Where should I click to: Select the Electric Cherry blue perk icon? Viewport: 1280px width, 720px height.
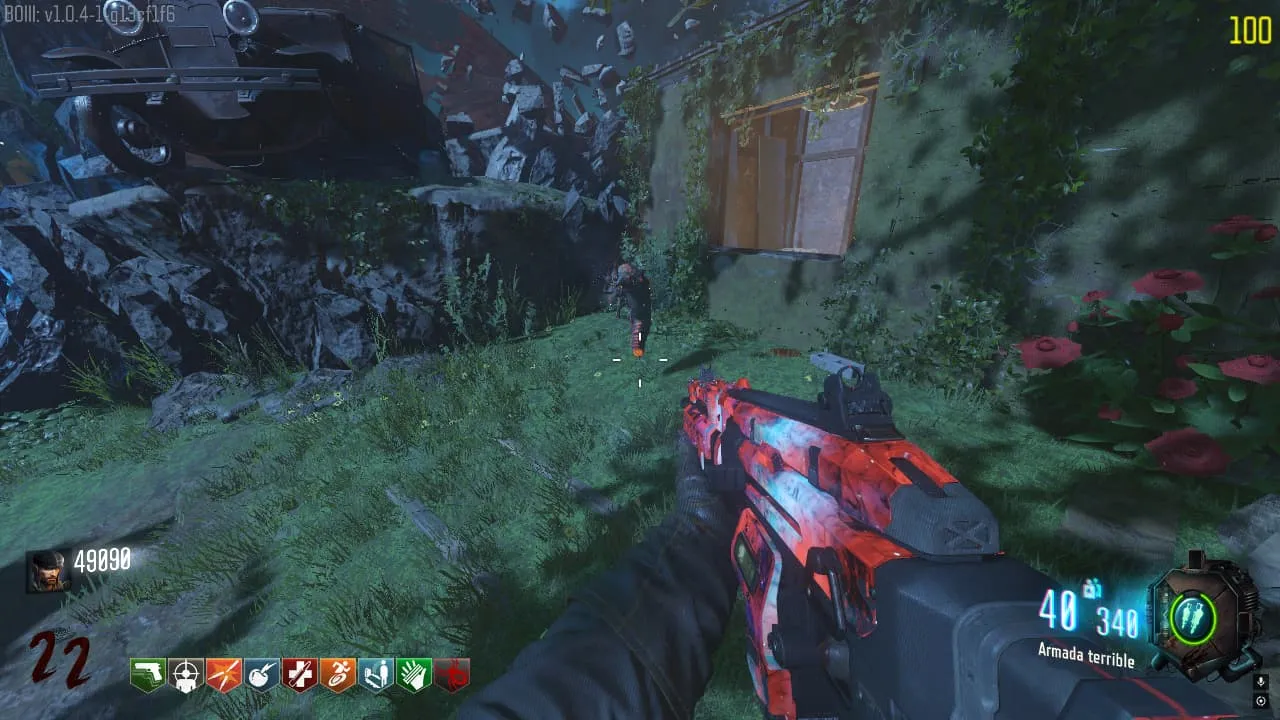(x=261, y=675)
